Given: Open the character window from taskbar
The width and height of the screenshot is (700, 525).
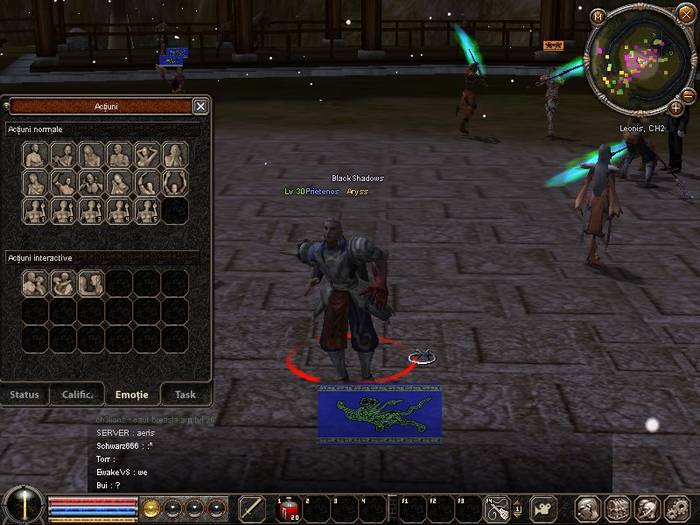Looking at the screenshot, I should coord(589,509).
